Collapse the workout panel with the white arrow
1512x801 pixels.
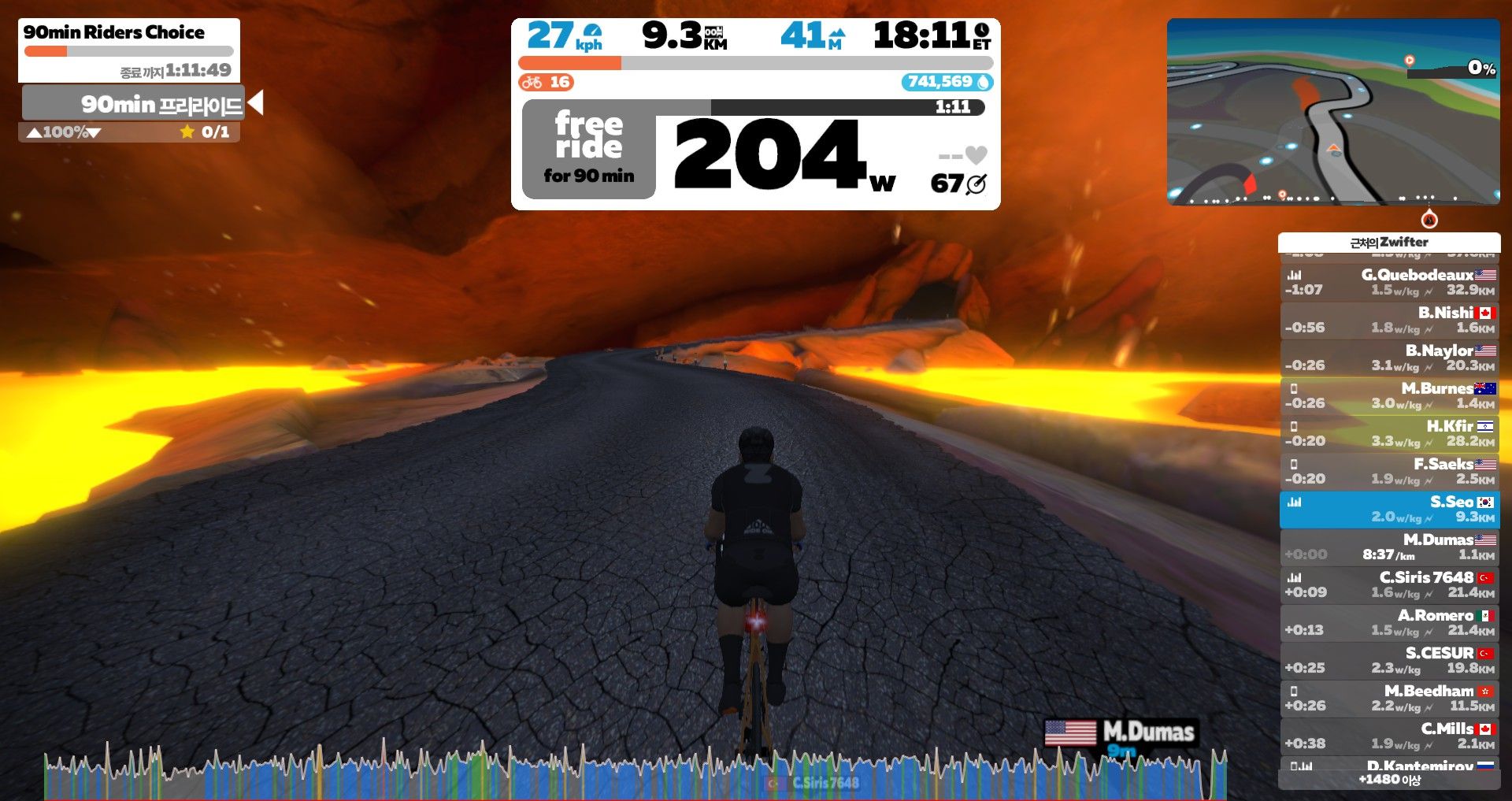255,103
